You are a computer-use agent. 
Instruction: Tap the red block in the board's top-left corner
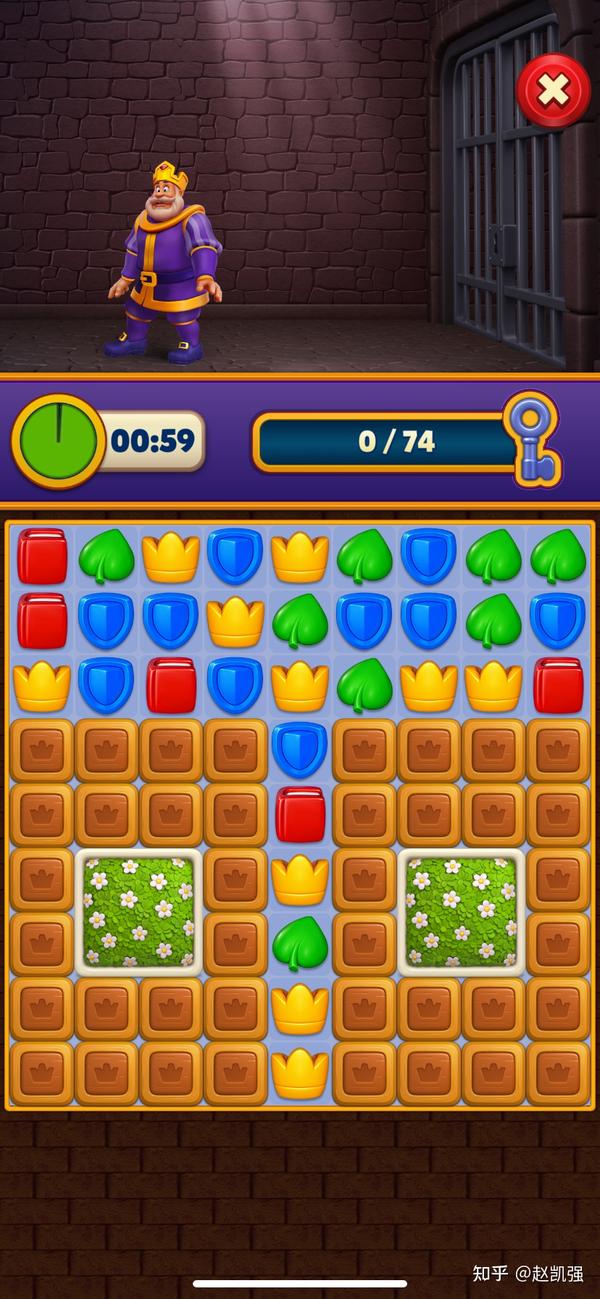[42, 556]
